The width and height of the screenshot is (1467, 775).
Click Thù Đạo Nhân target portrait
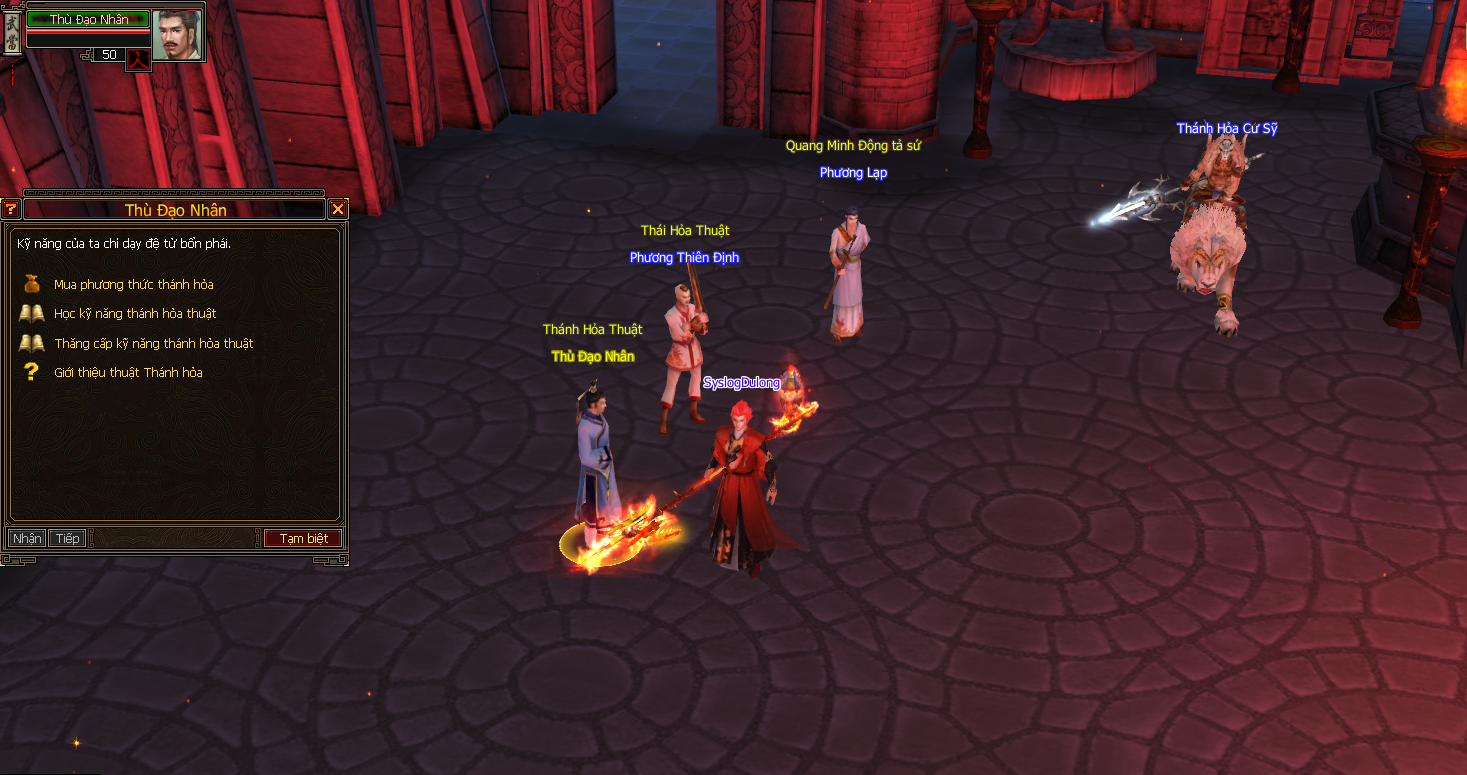[x=177, y=33]
